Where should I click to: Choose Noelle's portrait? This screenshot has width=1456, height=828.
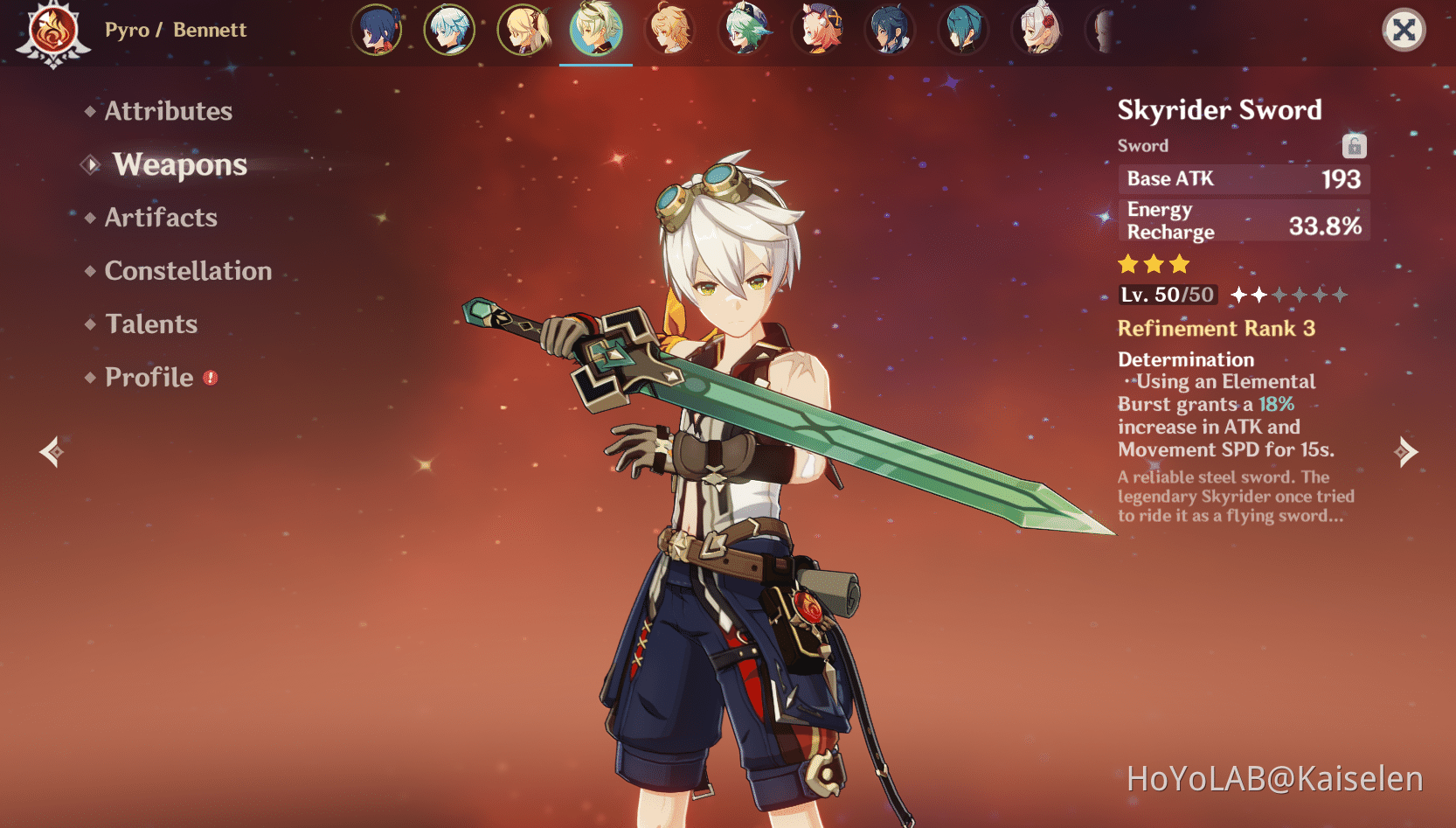[x=1038, y=30]
